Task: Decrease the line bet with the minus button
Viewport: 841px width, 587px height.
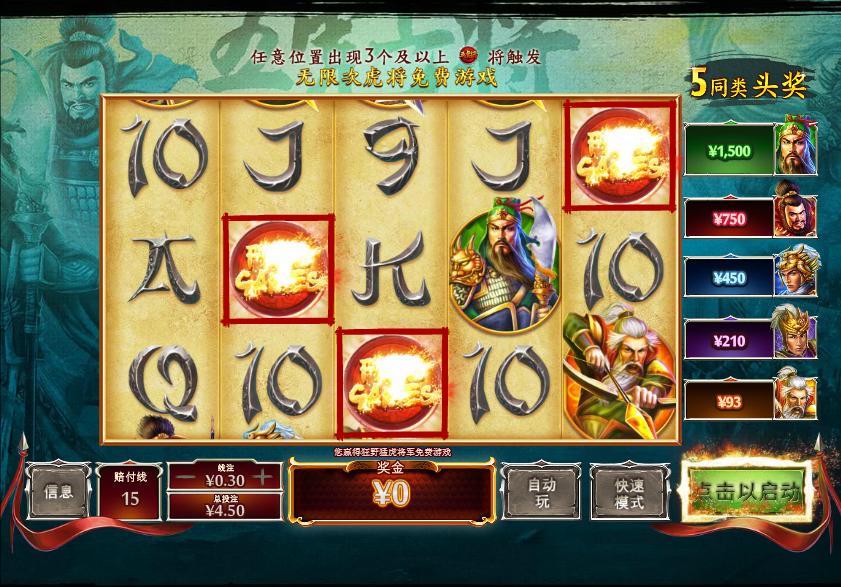Action: (186, 477)
